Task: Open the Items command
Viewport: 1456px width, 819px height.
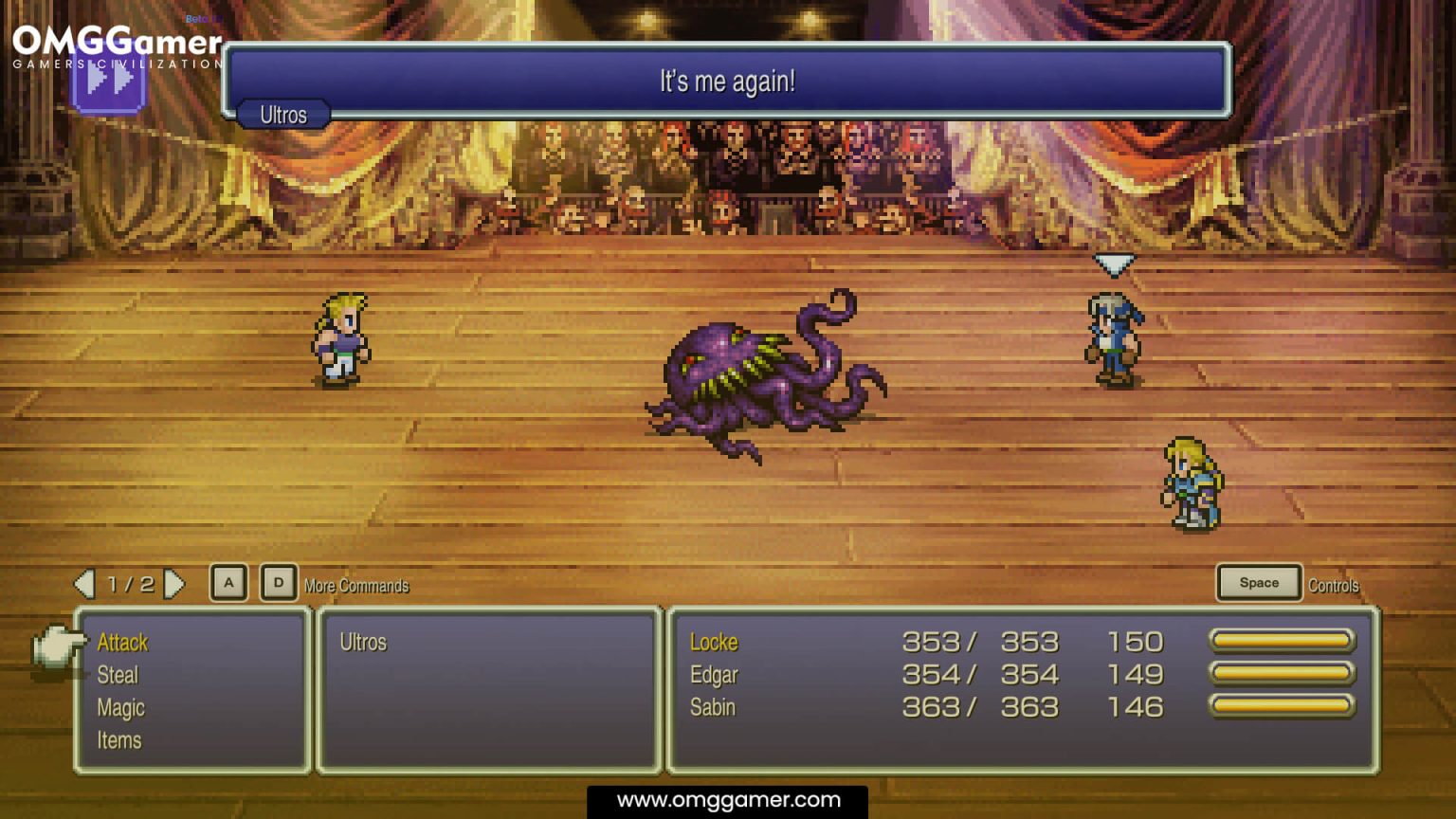Action: pos(119,740)
